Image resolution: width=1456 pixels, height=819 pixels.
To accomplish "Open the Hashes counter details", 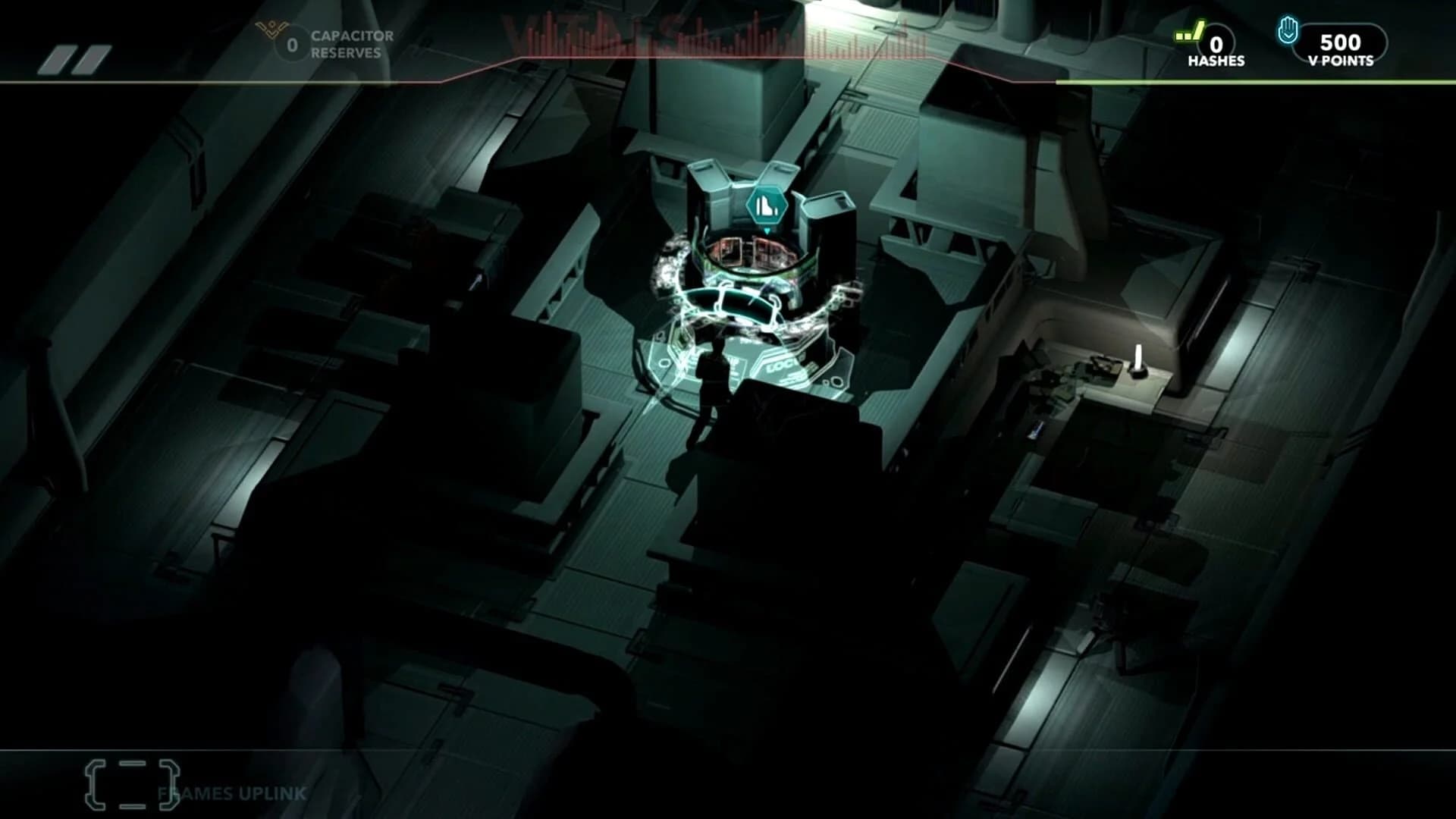I will (x=1217, y=44).
